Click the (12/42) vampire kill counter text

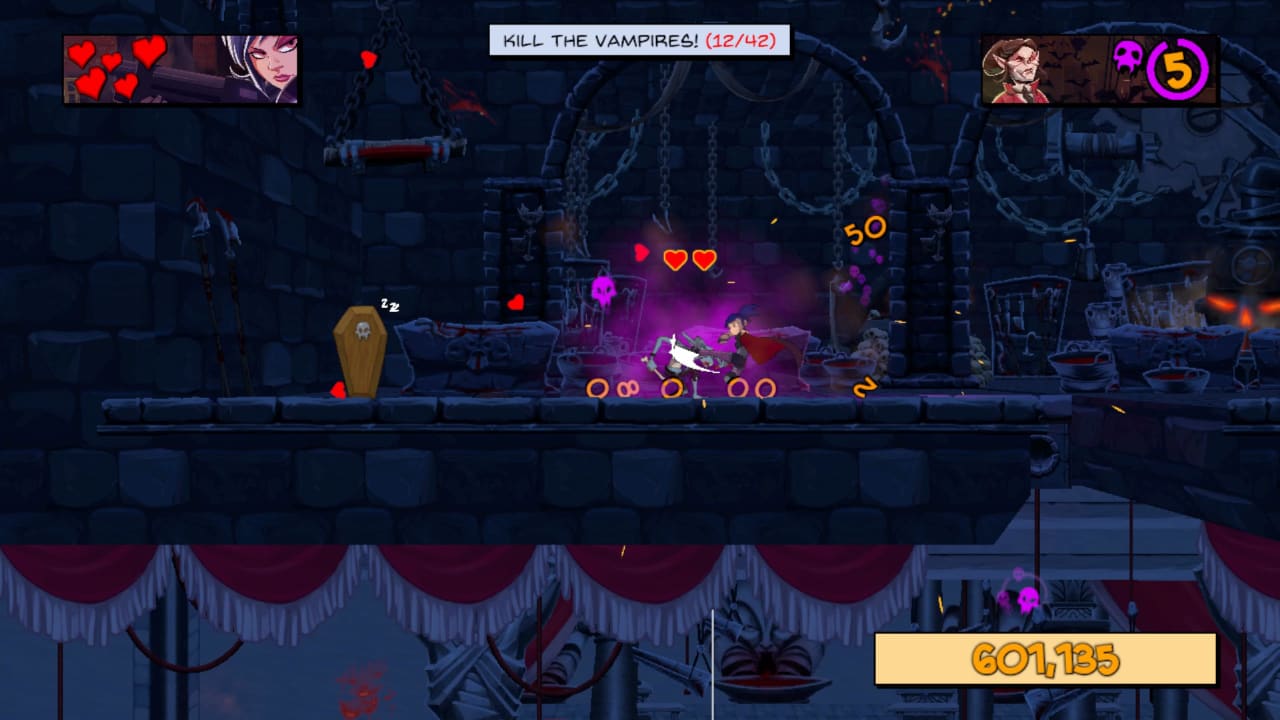740,40
